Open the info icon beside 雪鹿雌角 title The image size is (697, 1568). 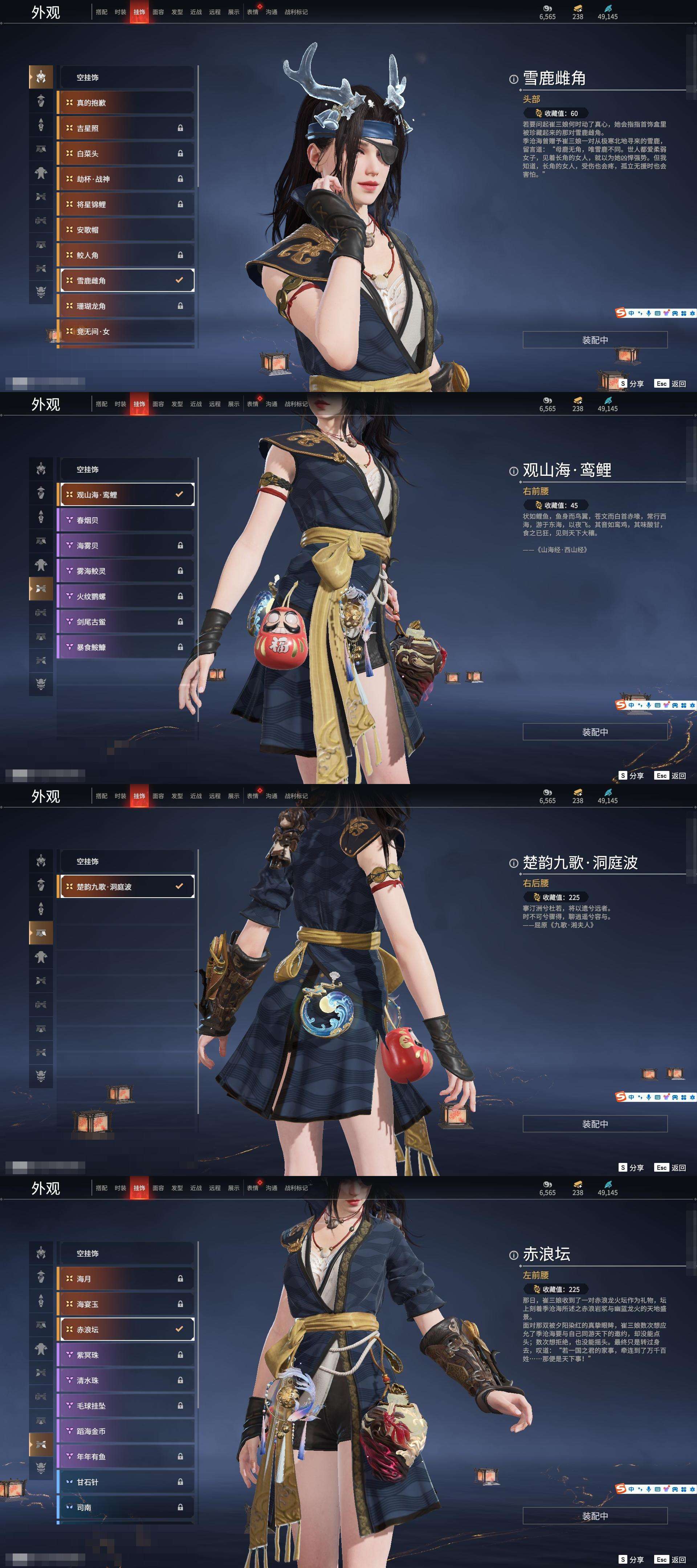coord(513,79)
